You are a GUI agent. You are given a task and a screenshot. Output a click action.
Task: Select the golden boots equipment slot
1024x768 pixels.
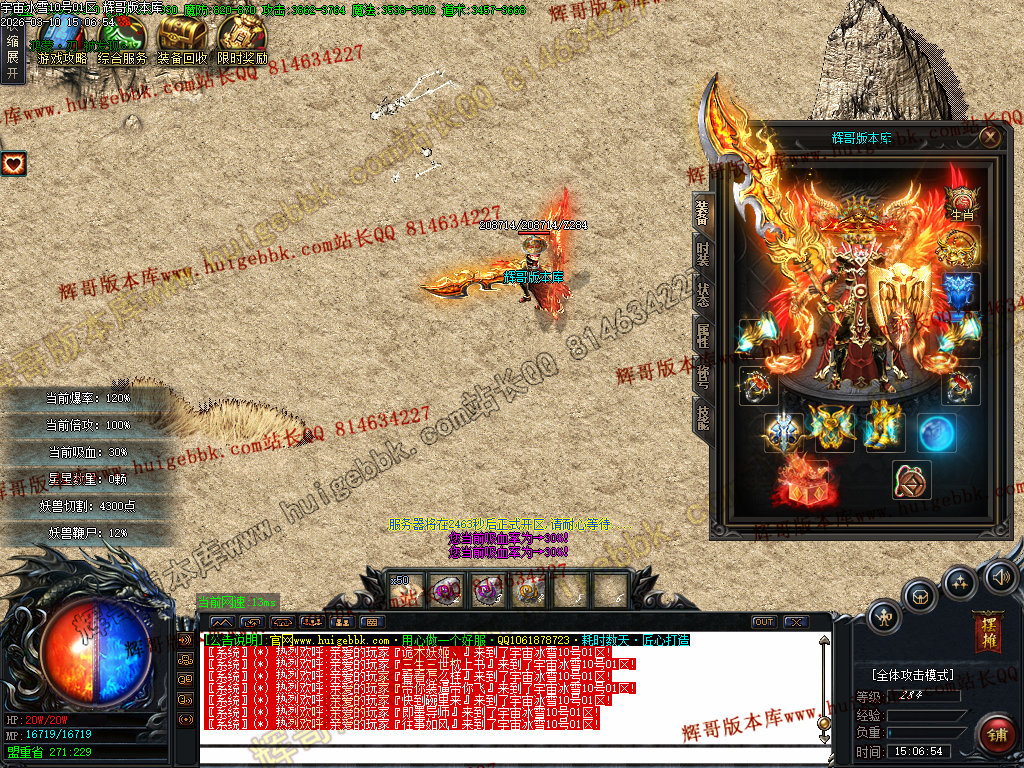[x=884, y=425]
